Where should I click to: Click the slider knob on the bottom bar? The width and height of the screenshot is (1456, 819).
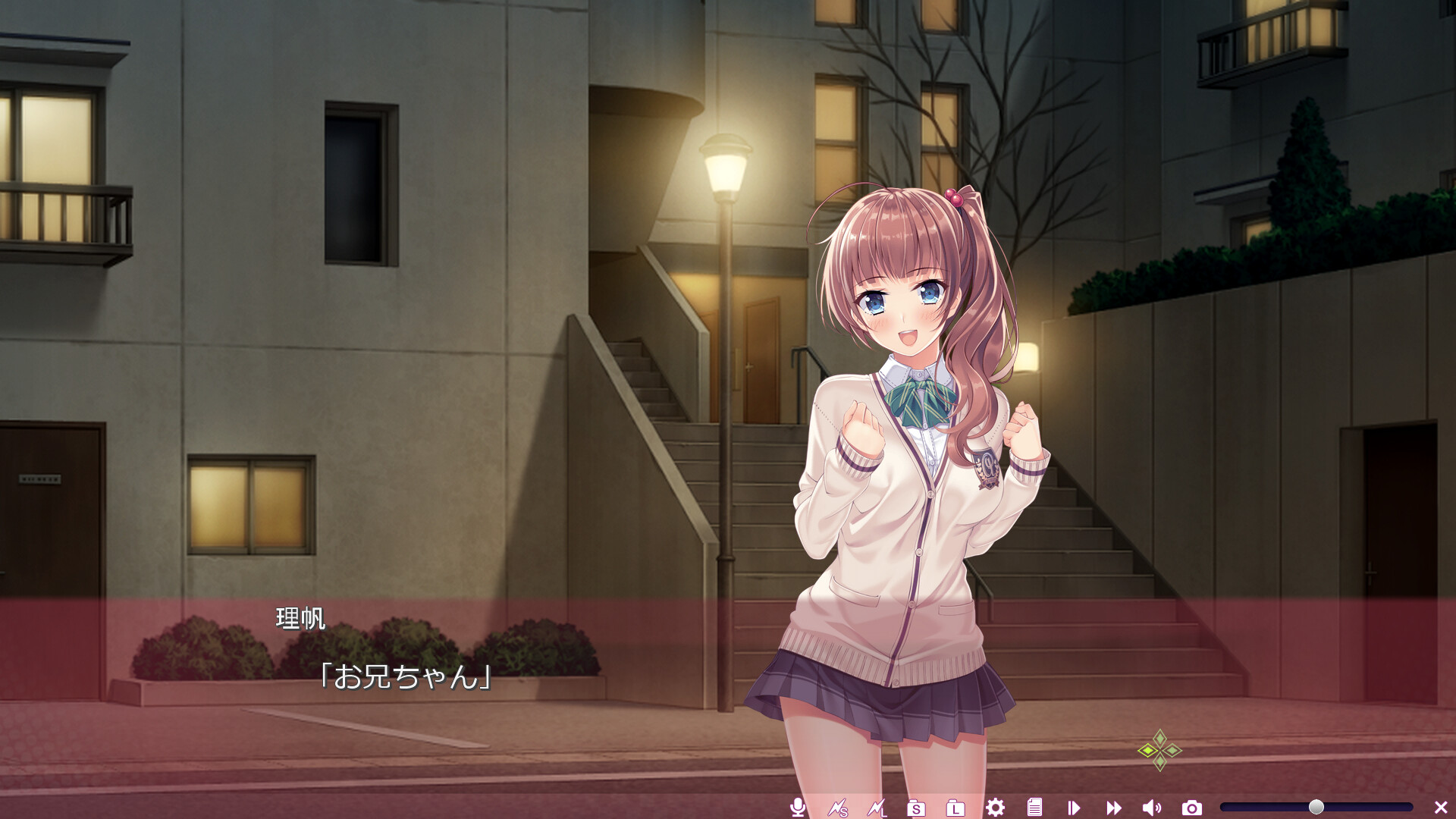tap(1316, 807)
